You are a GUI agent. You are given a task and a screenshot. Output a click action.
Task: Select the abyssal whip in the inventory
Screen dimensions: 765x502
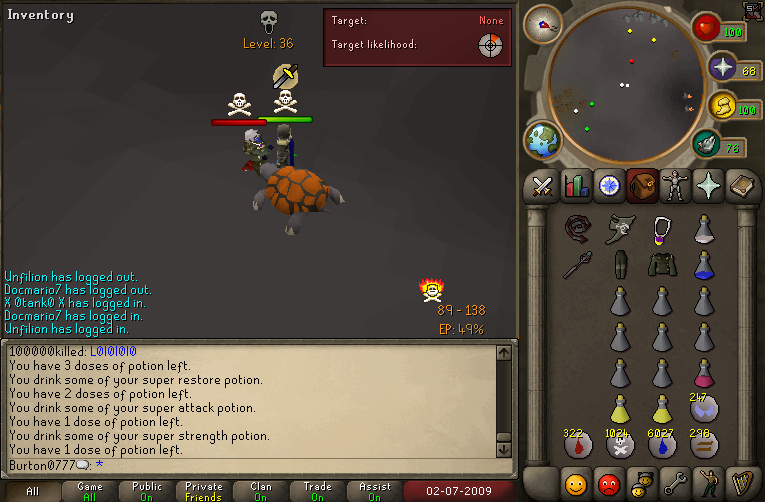point(577,229)
